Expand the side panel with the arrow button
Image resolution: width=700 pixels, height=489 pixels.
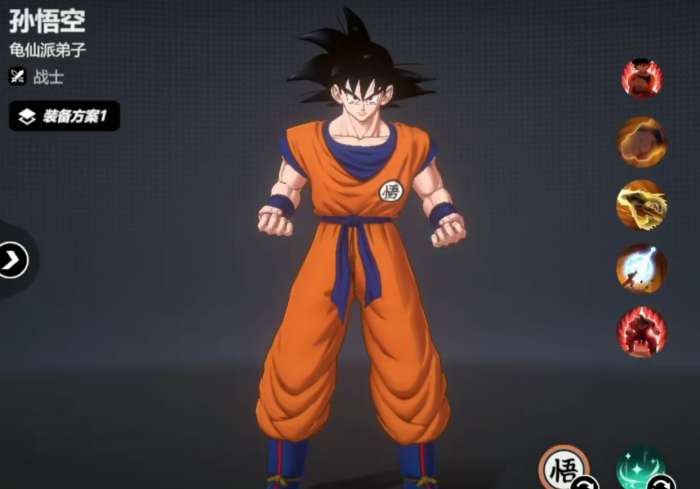(13, 261)
